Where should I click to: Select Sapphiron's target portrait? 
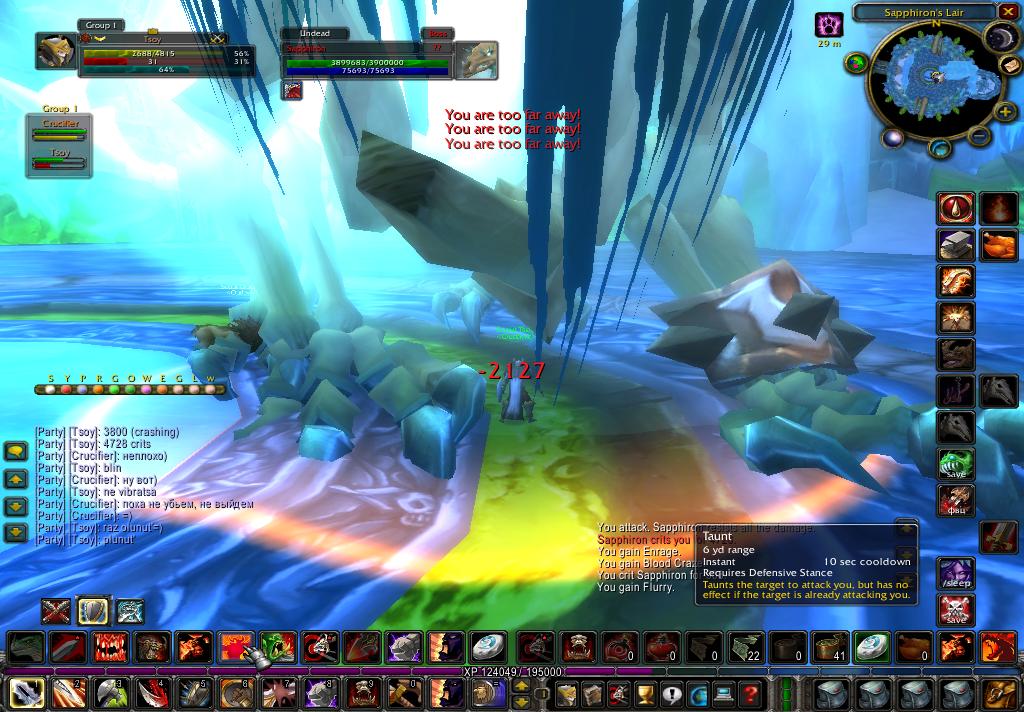coord(476,59)
